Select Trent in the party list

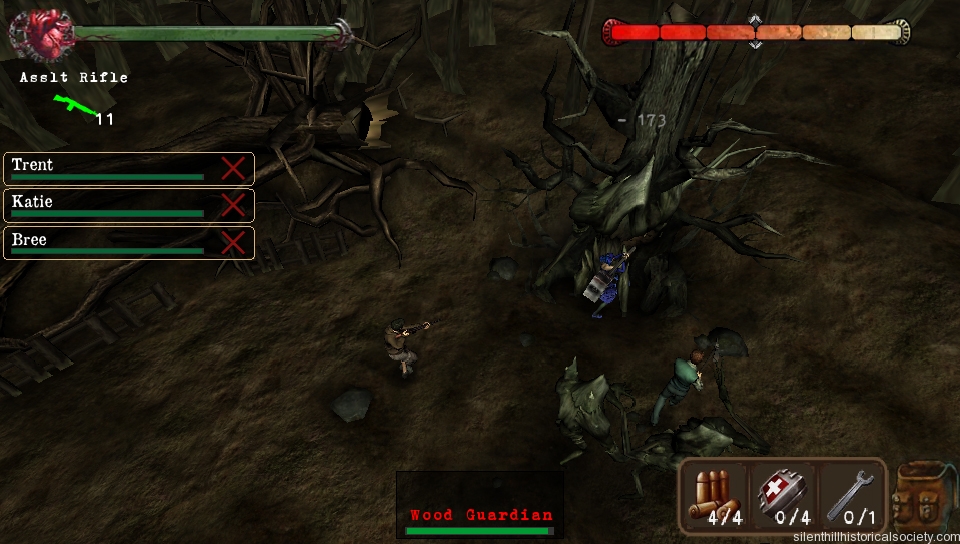(110, 168)
